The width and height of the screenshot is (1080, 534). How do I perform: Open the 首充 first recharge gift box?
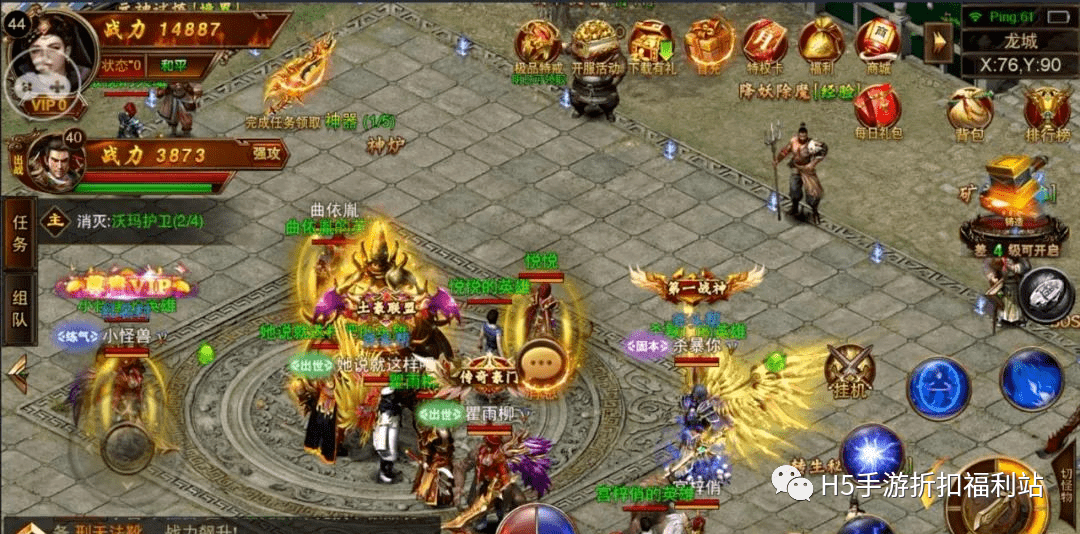pos(708,44)
